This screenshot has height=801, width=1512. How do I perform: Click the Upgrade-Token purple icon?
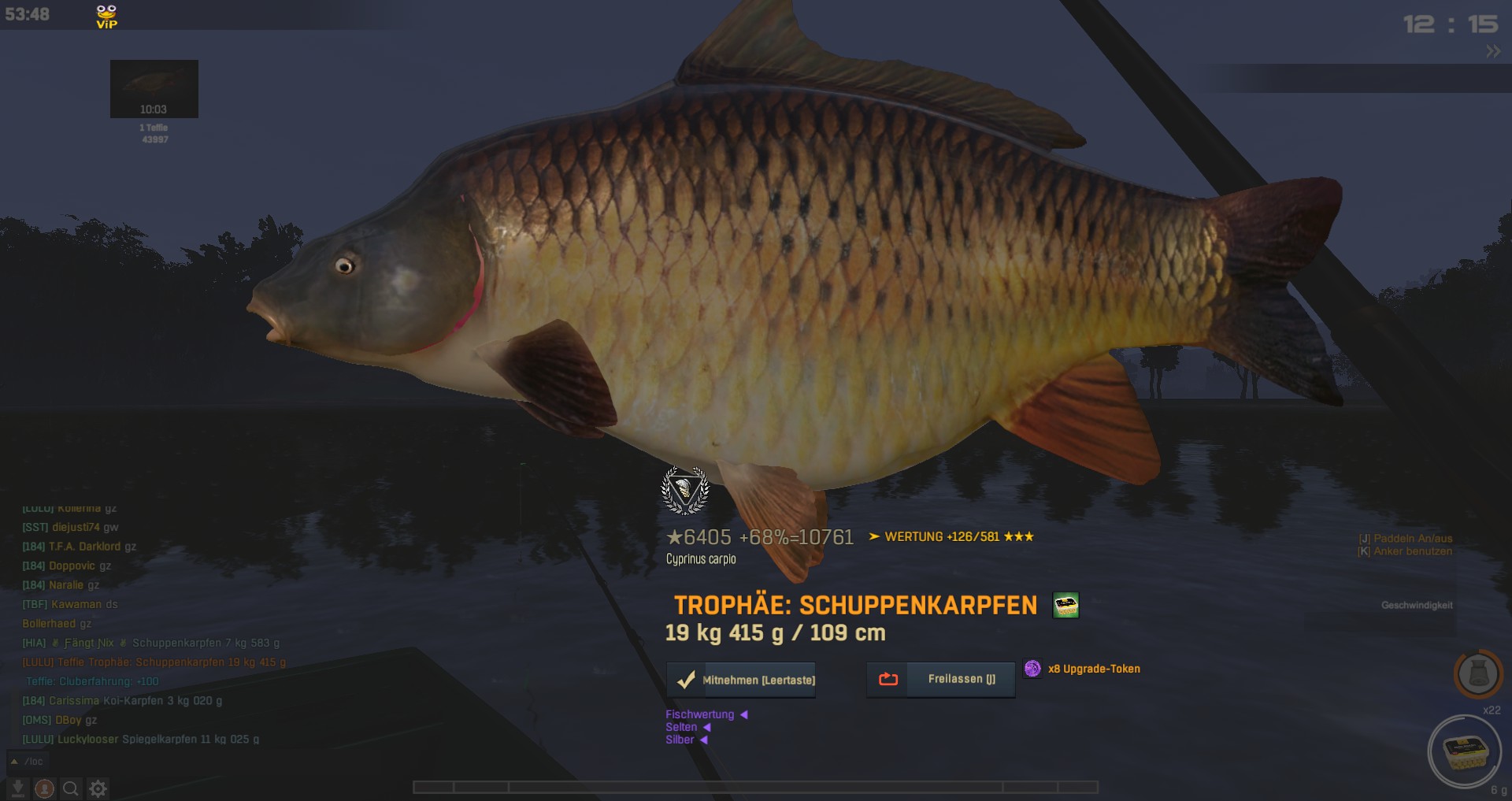pyautogui.click(x=1032, y=669)
